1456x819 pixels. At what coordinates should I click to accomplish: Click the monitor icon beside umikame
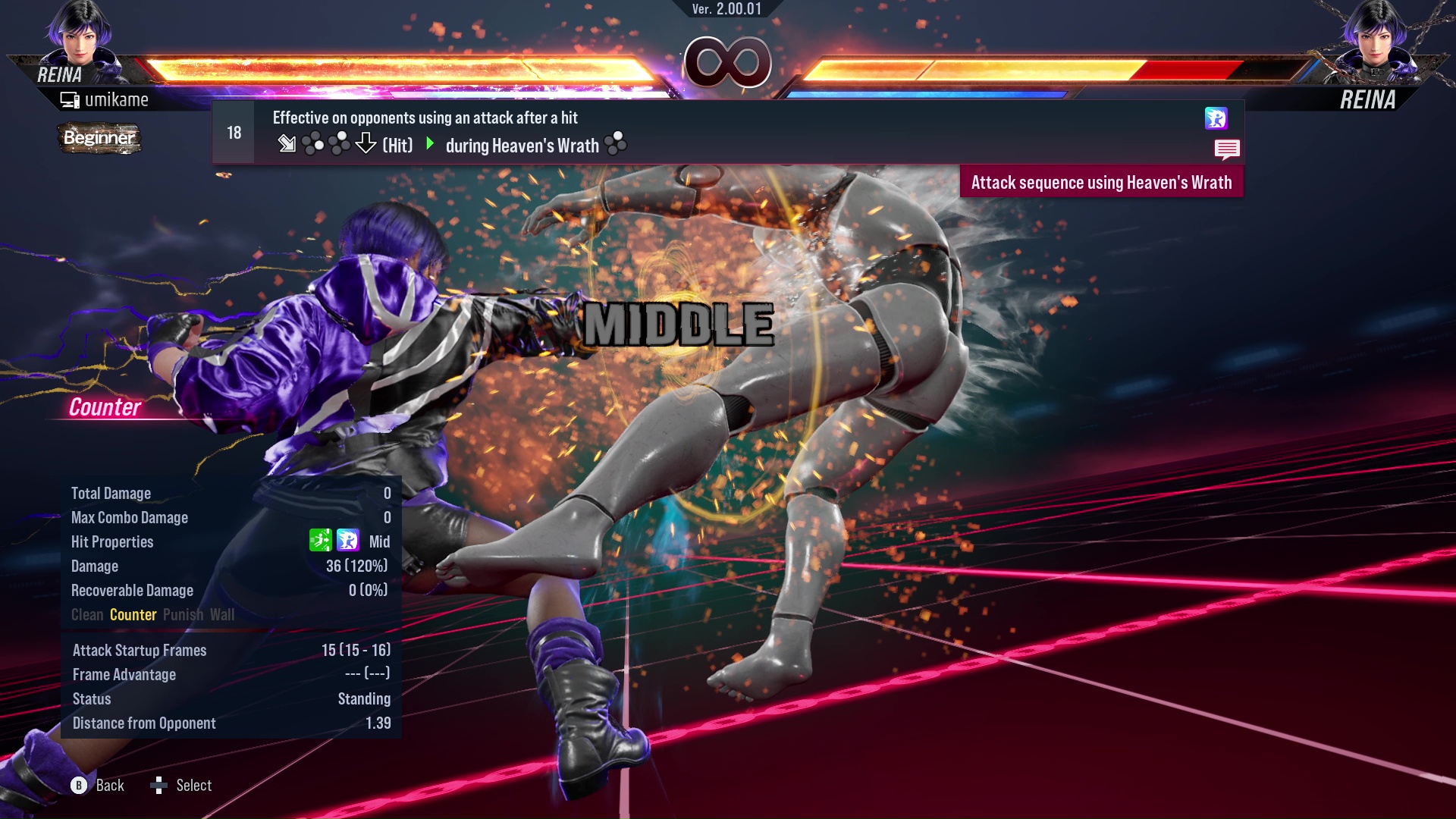69,99
